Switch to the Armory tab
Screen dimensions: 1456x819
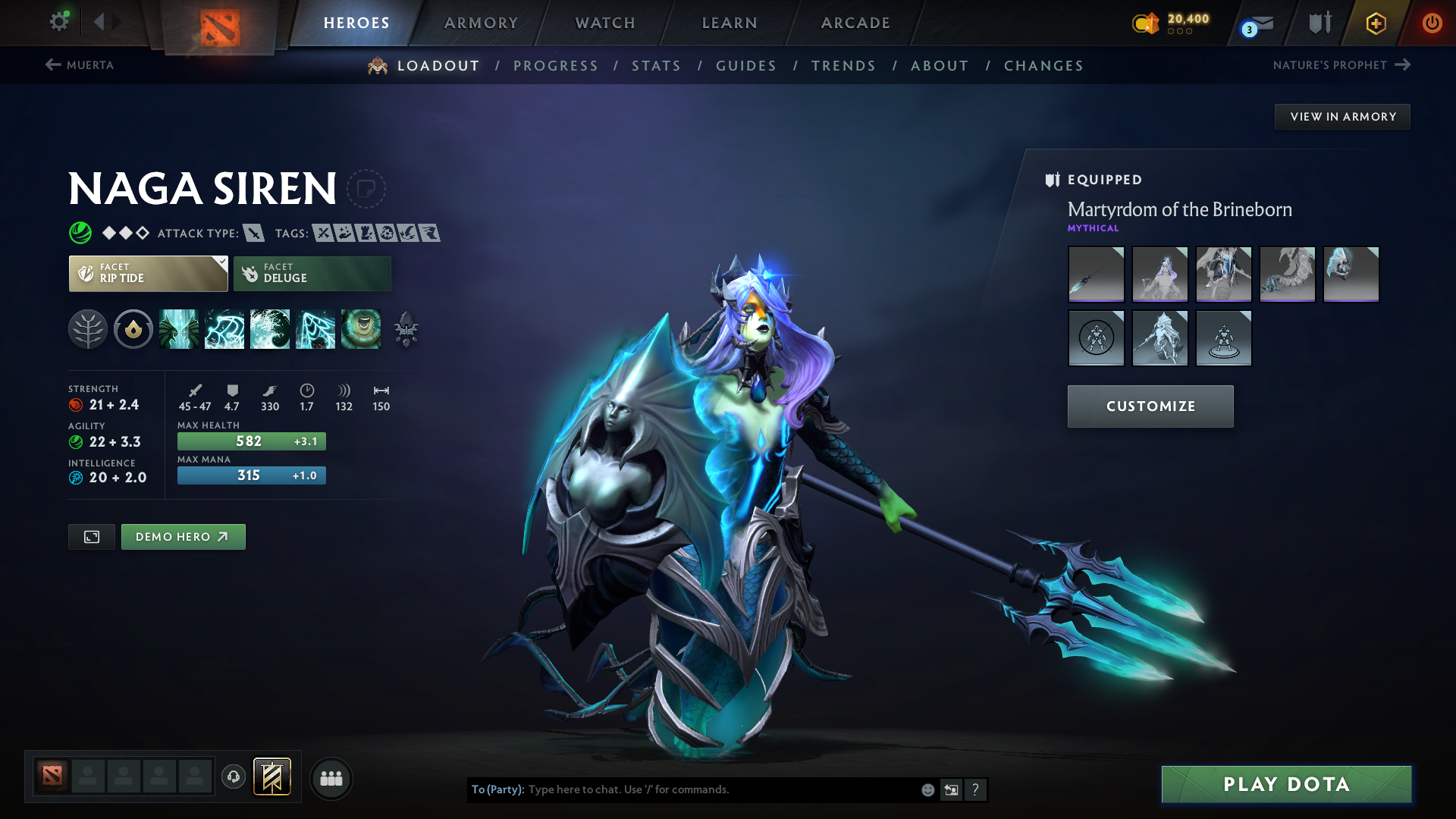(481, 23)
